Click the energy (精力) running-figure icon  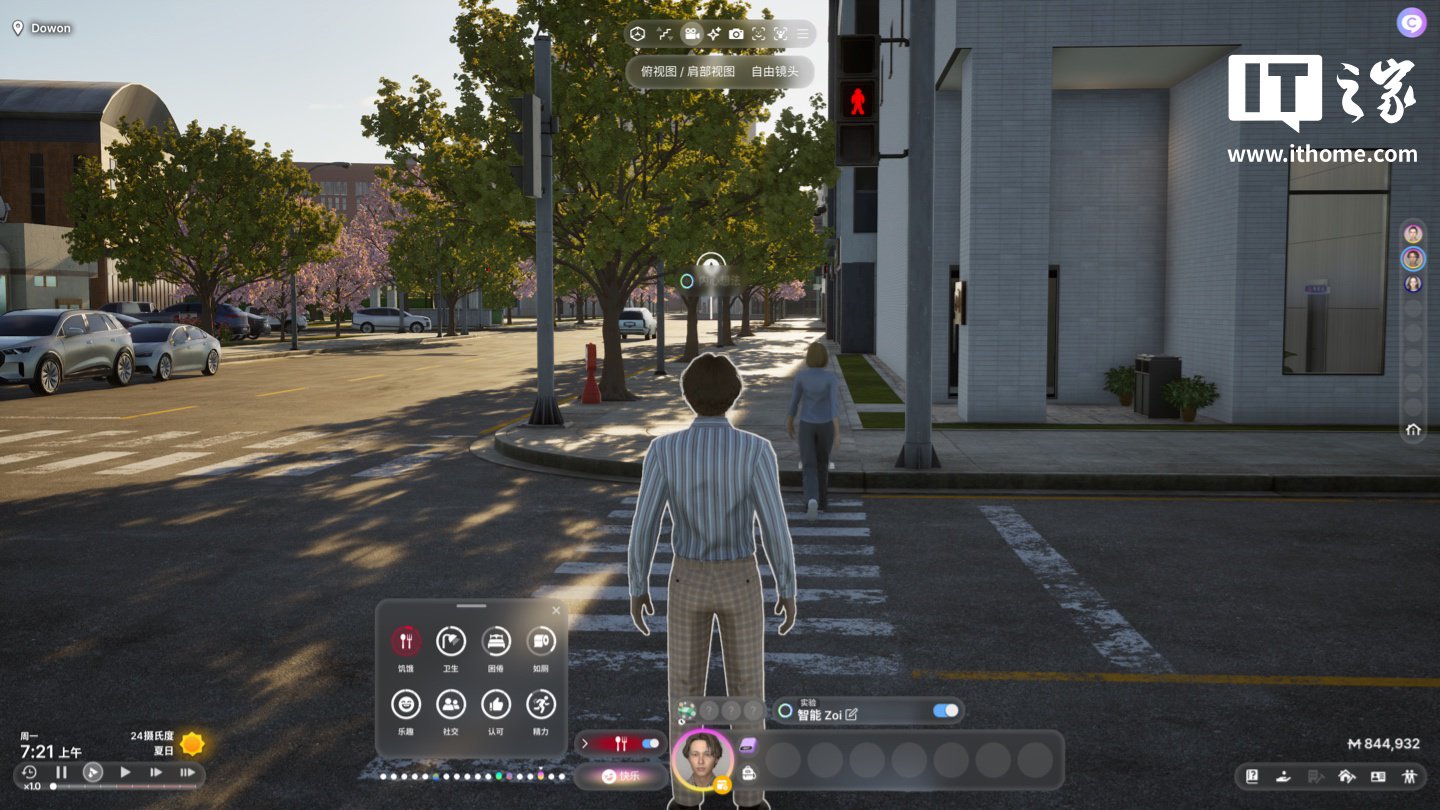541,704
